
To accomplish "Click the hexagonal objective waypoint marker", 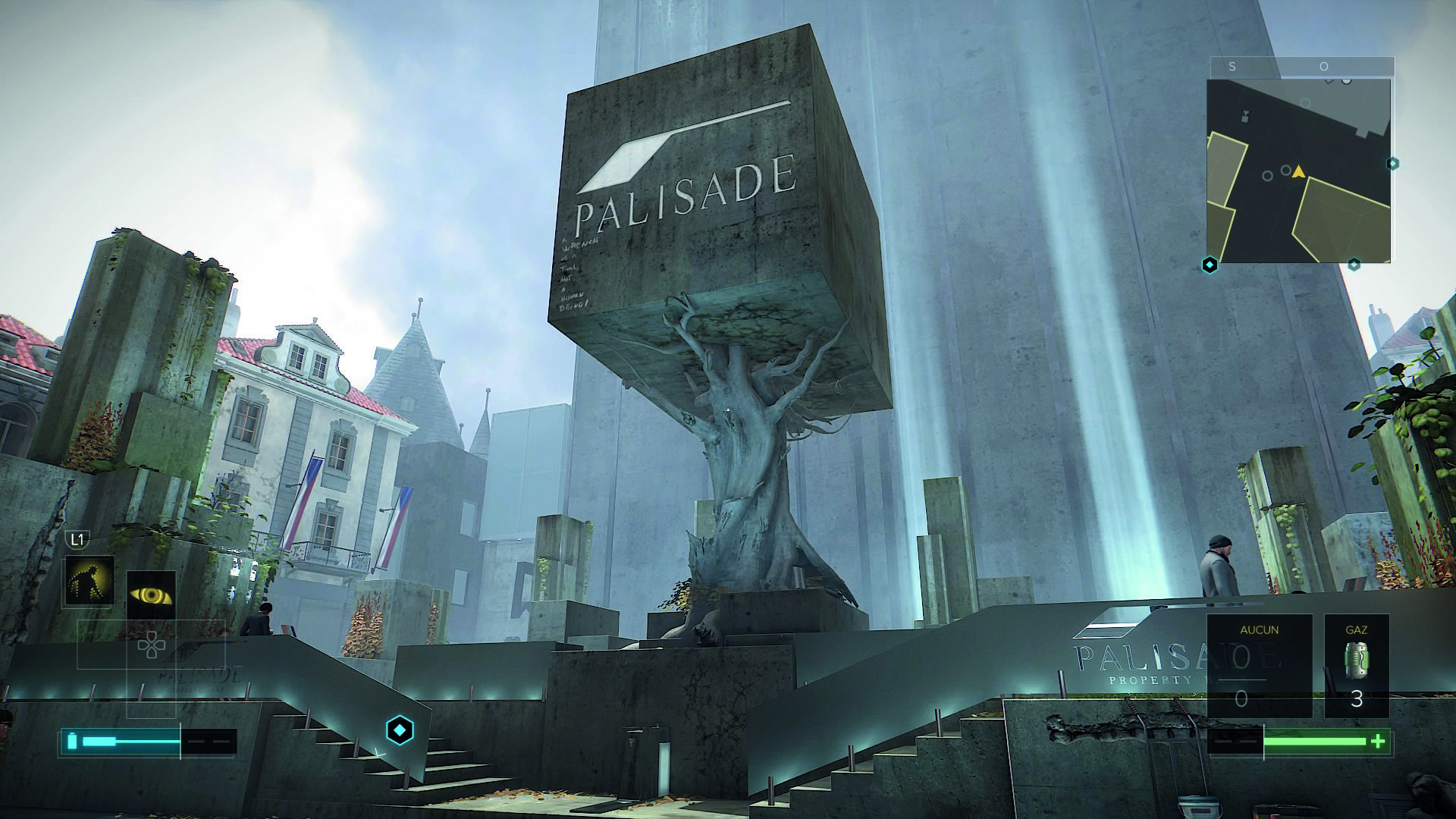I will point(400,730).
